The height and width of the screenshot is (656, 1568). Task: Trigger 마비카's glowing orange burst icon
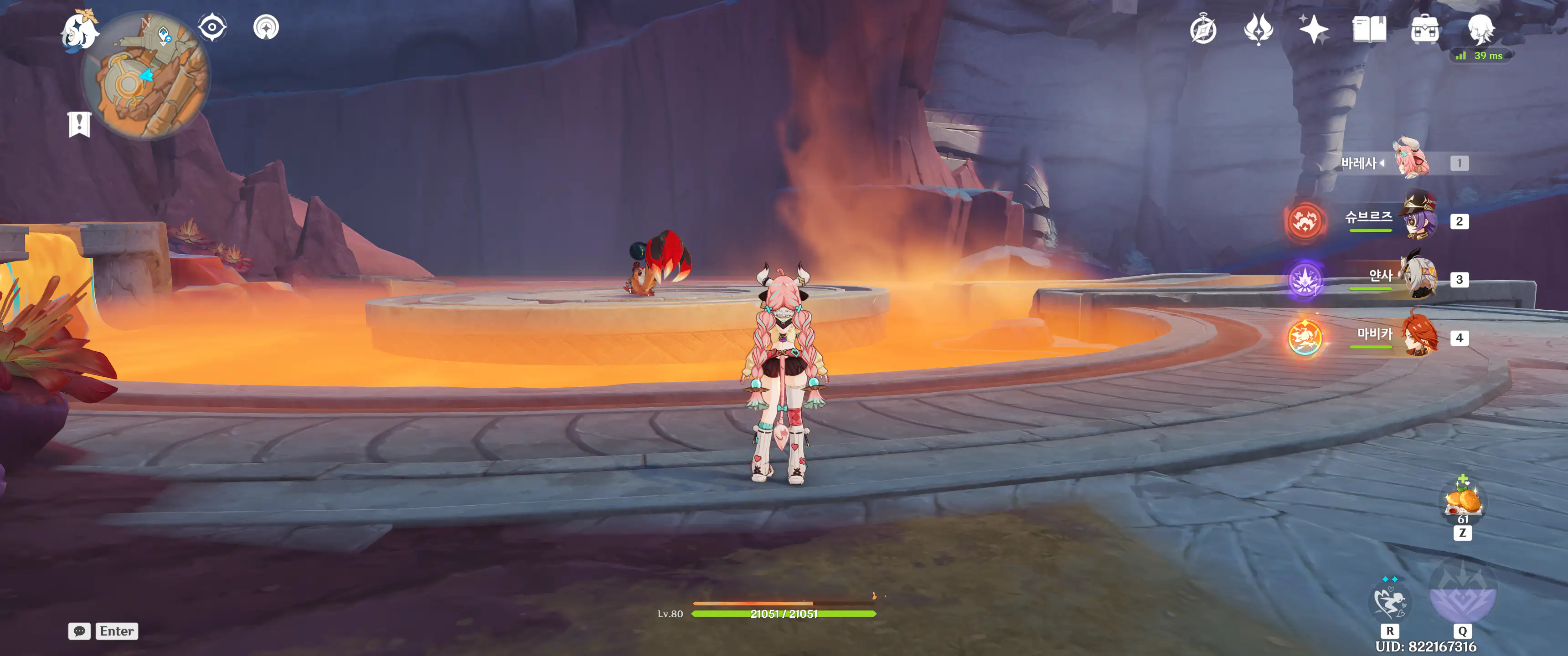pyautogui.click(x=1305, y=338)
